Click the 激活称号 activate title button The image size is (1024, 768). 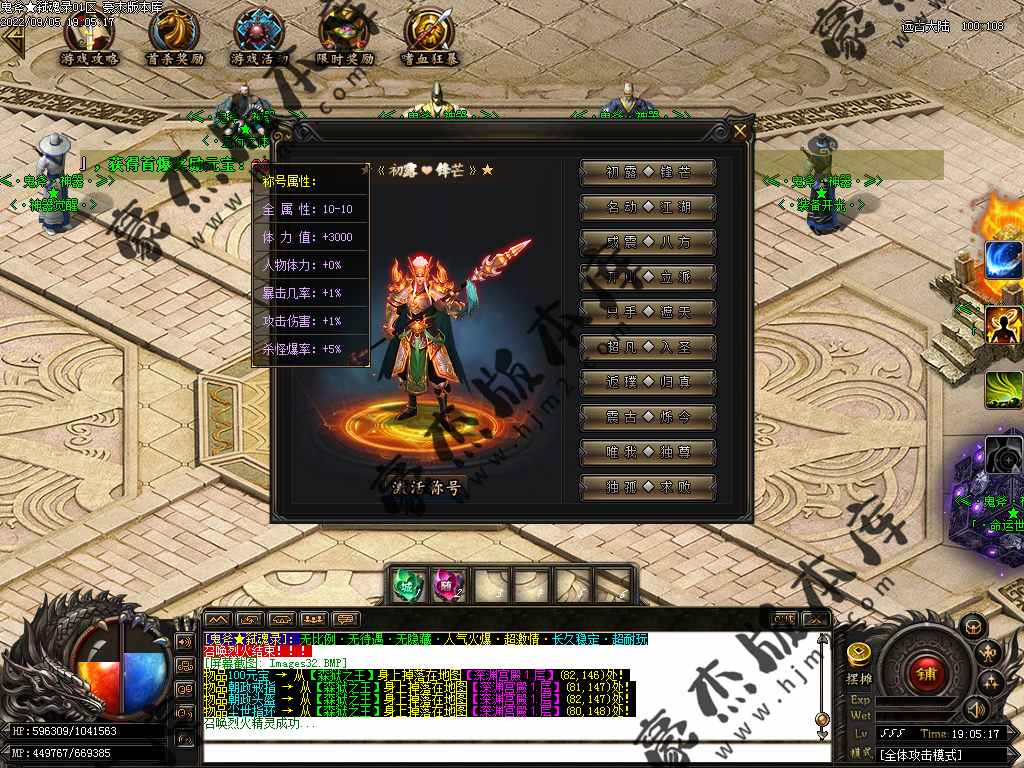(x=427, y=487)
